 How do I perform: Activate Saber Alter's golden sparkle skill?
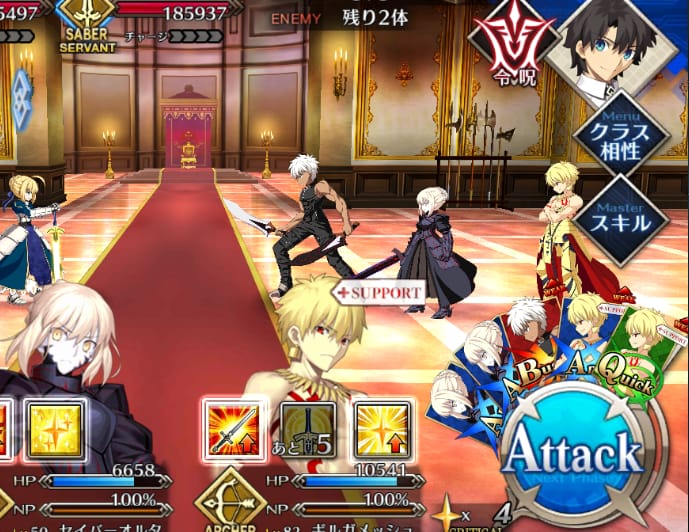(53, 431)
